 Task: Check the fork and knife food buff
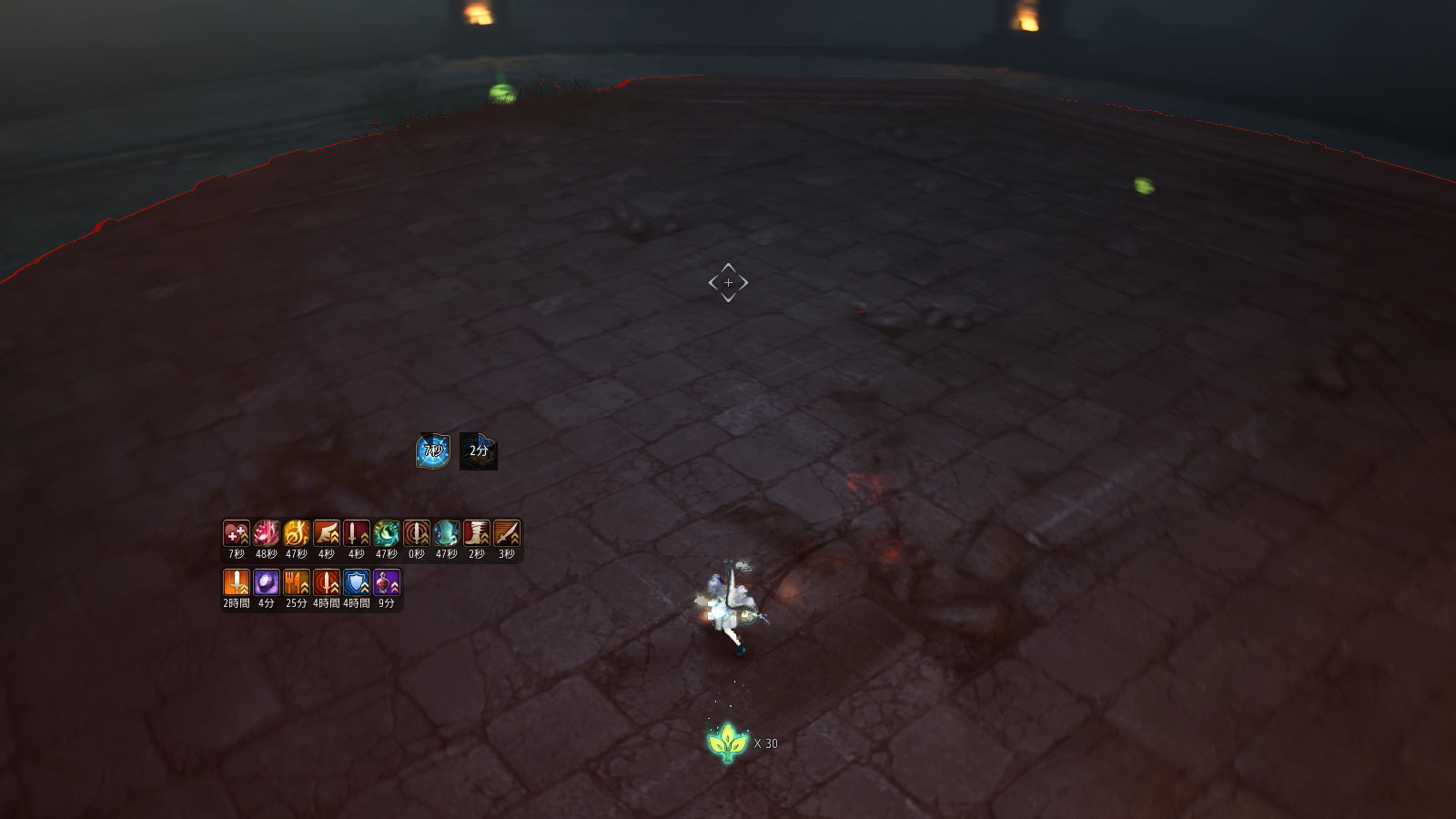tap(297, 582)
